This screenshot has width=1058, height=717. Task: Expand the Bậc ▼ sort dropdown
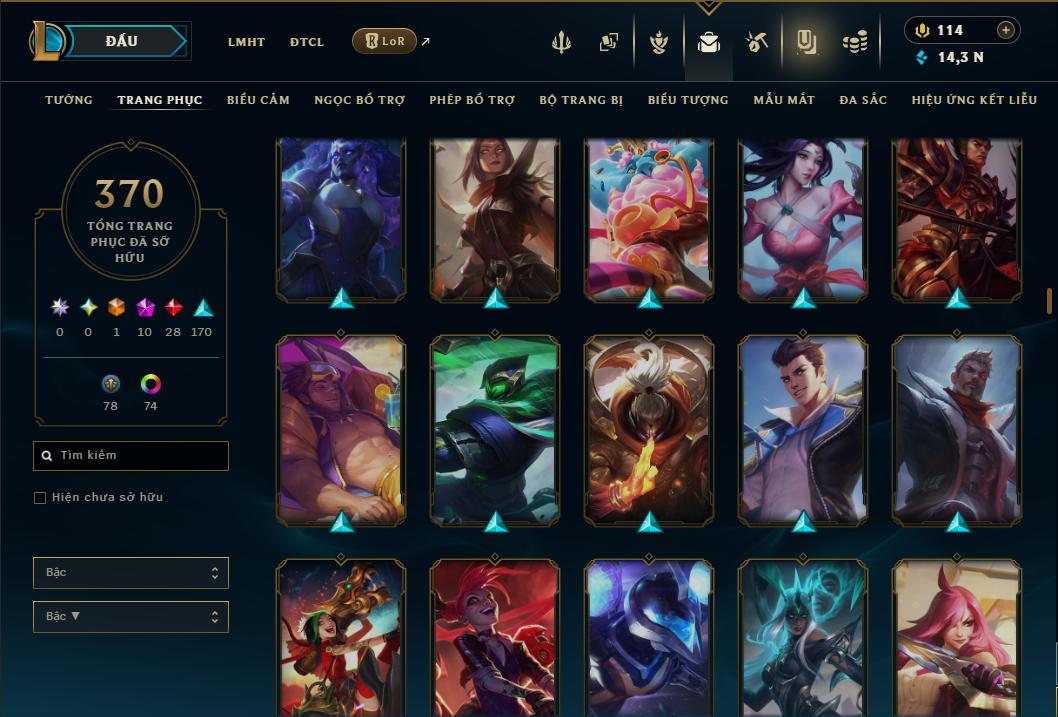(131, 616)
